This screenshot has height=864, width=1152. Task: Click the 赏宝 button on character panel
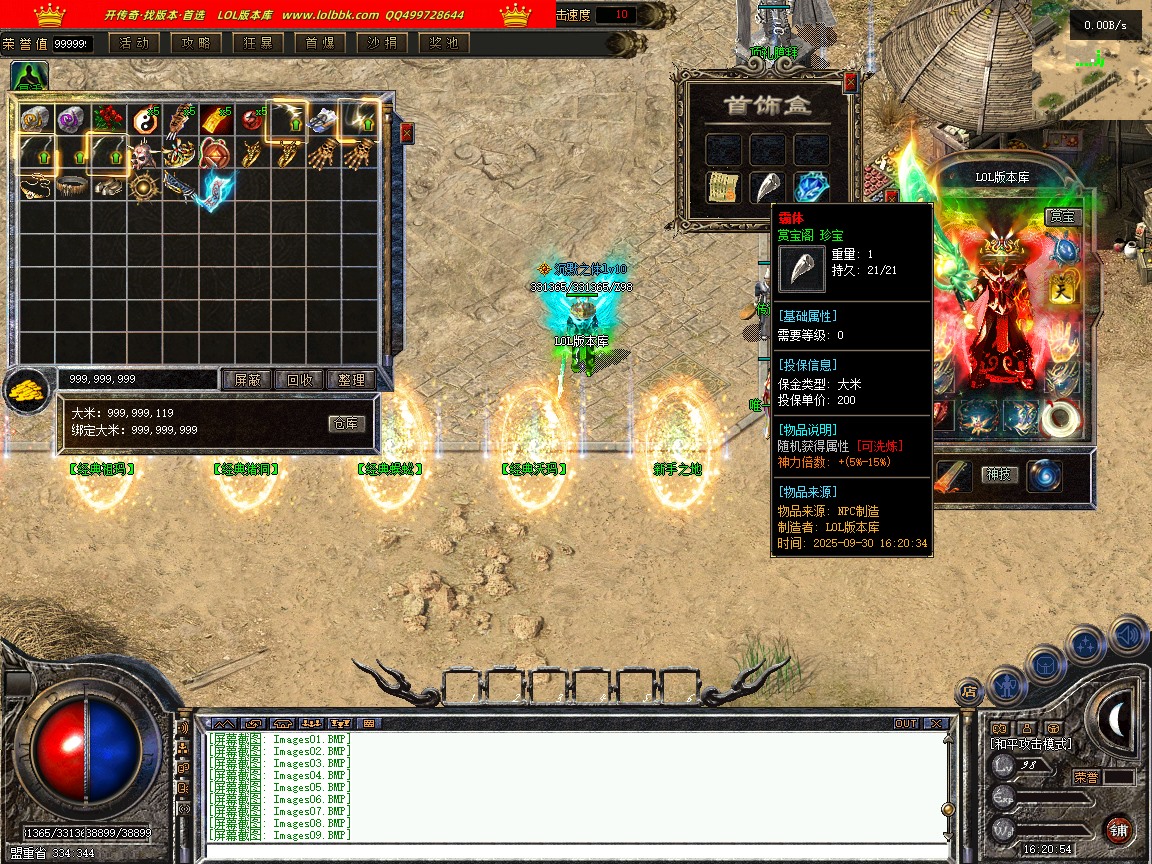1064,216
